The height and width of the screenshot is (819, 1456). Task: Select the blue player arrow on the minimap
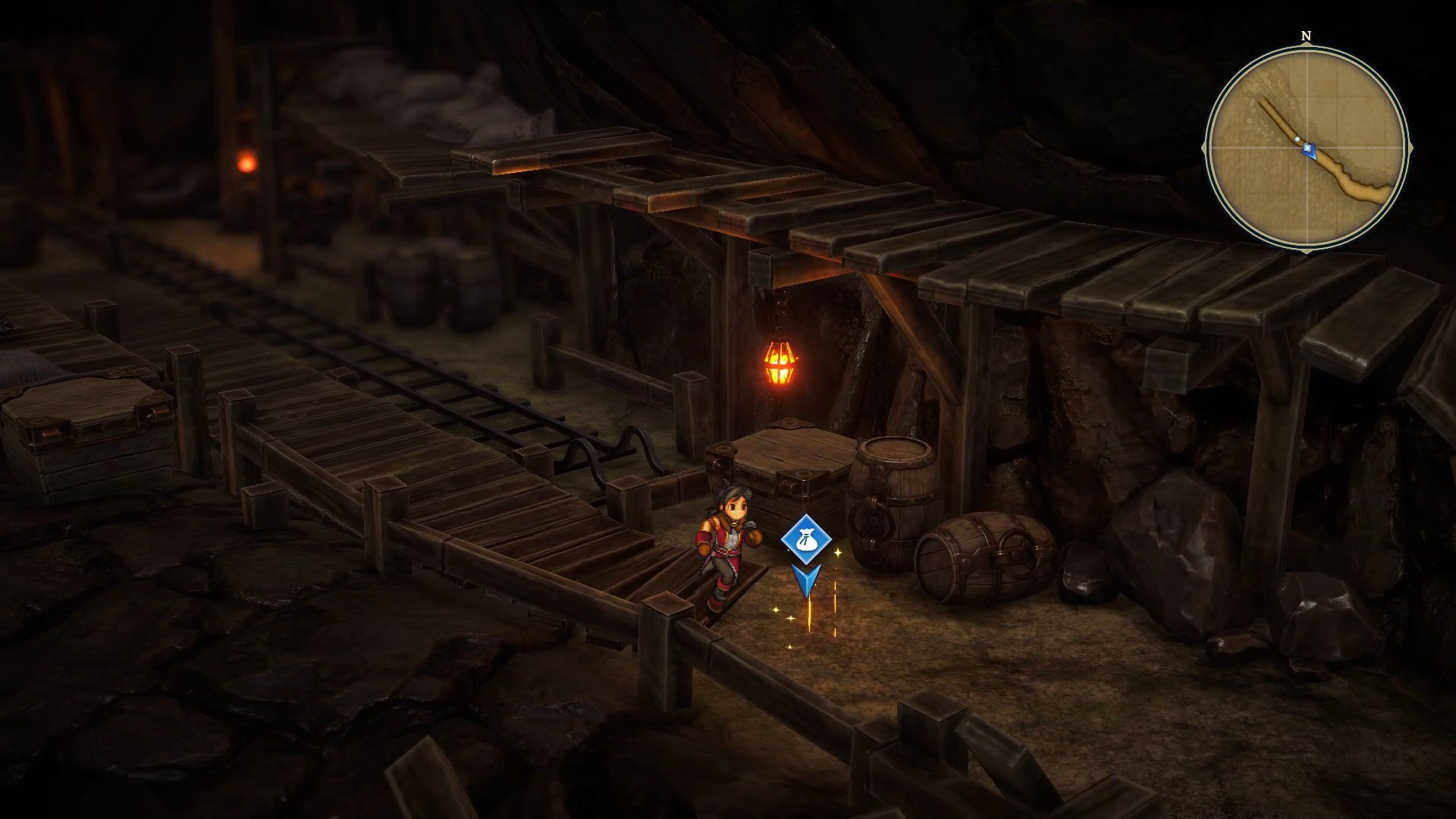click(1309, 151)
